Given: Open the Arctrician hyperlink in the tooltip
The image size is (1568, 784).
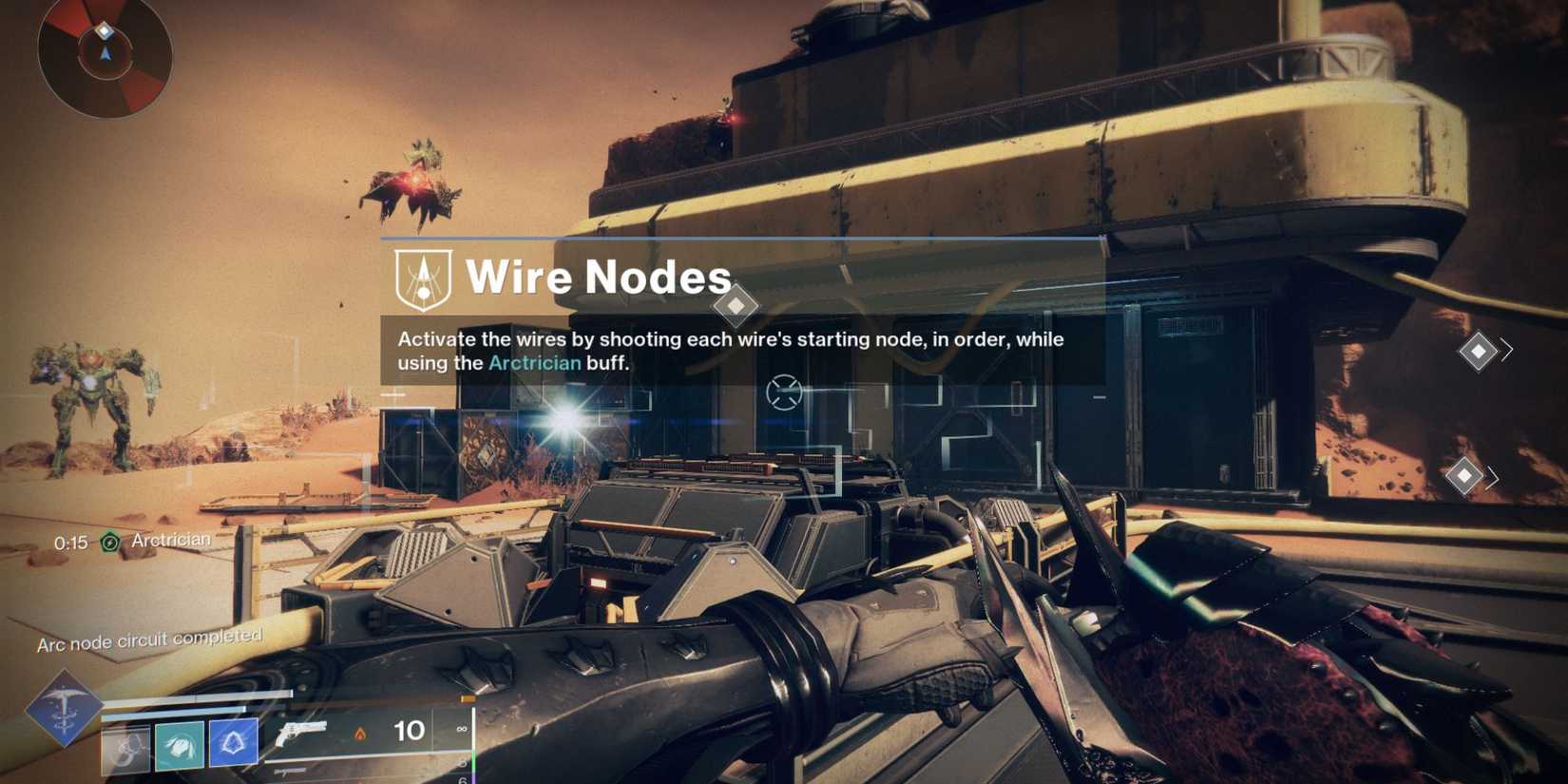Looking at the screenshot, I should [534, 362].
